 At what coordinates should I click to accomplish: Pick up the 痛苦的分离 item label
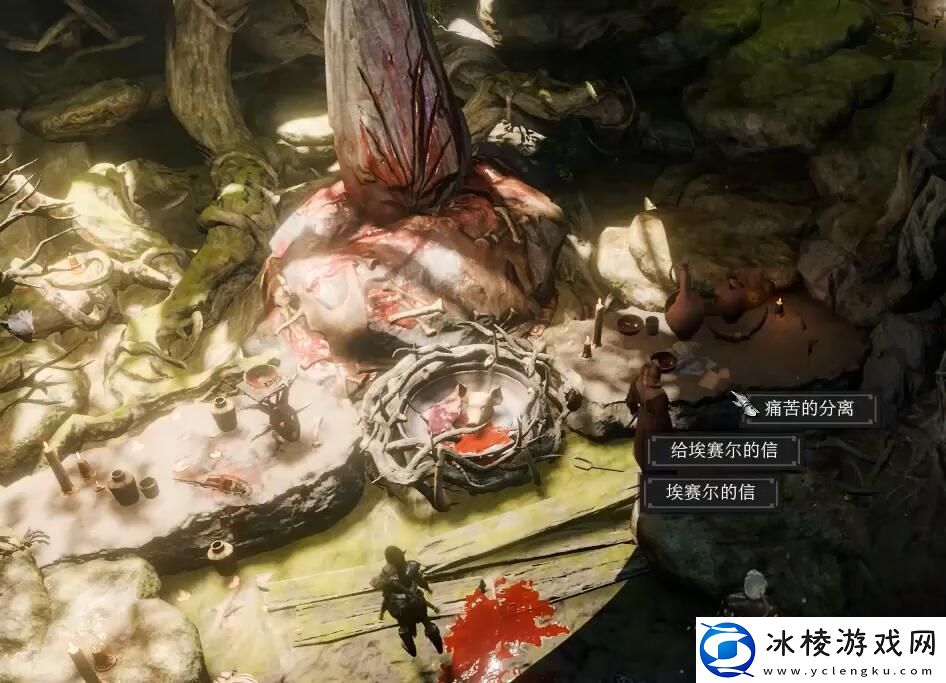tap(809, 408)
